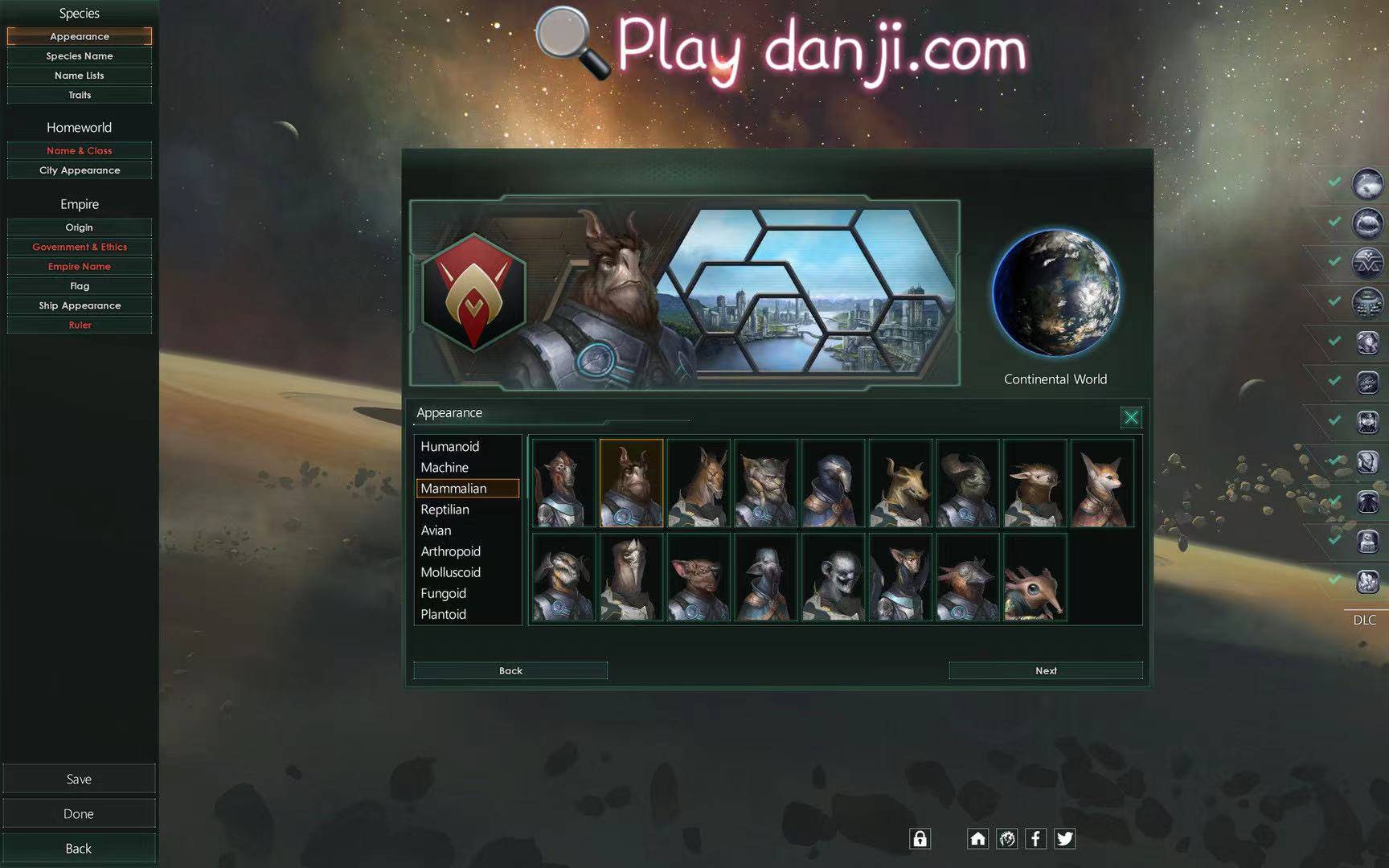Open the Paradox icon at screen bottom

pos(1006,838)
